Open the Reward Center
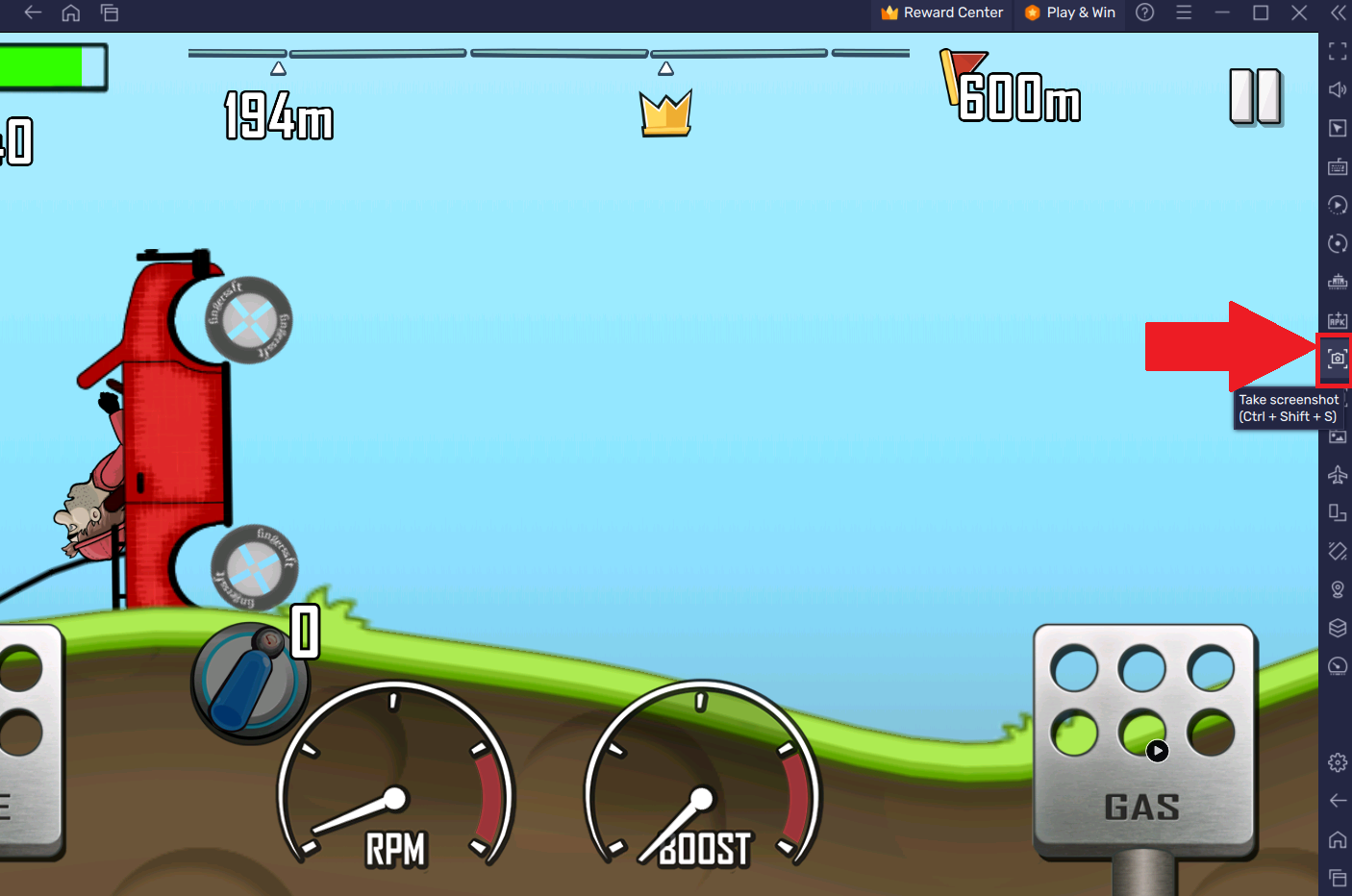The width and height of the screenshot is (1352, 896). [x=940, y=13]
